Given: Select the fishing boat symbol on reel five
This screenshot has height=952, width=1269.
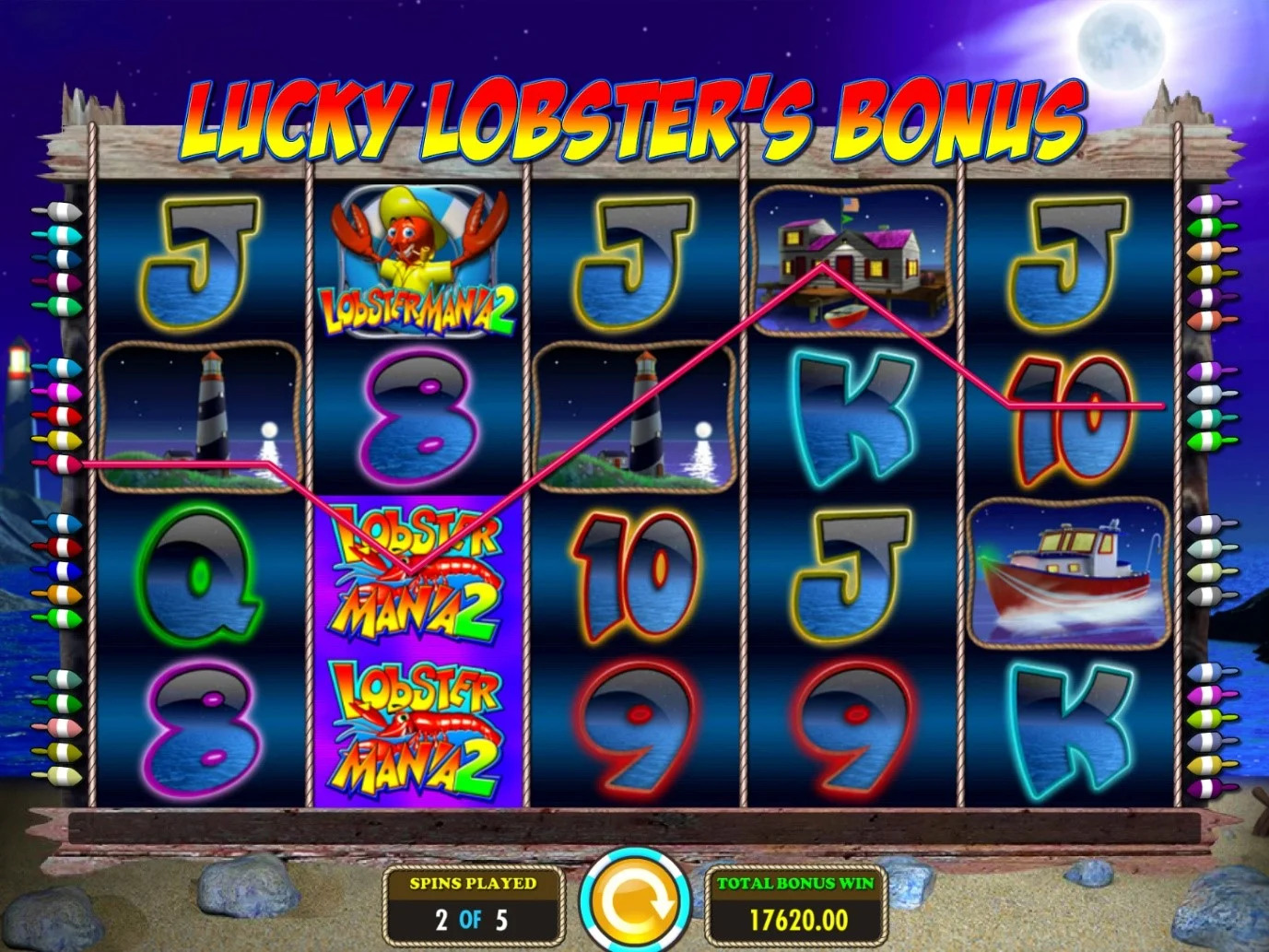Looking at the screenshot, I should point(1069,571).
